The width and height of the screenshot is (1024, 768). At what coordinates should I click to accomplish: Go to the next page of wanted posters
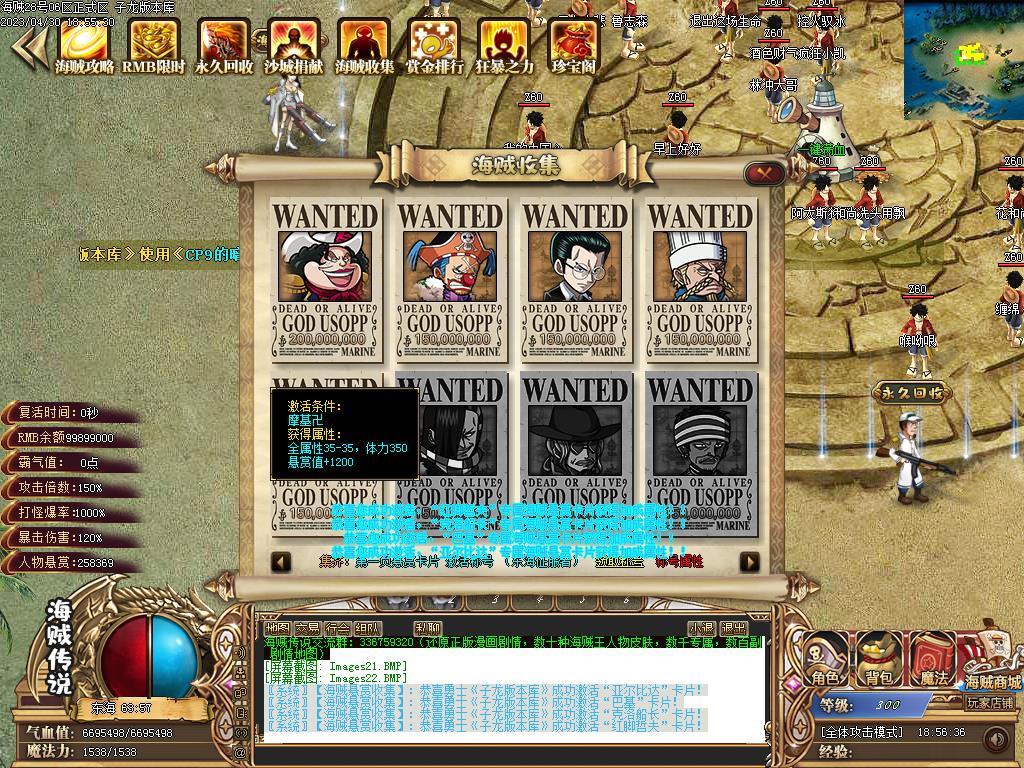pos(749,562)
